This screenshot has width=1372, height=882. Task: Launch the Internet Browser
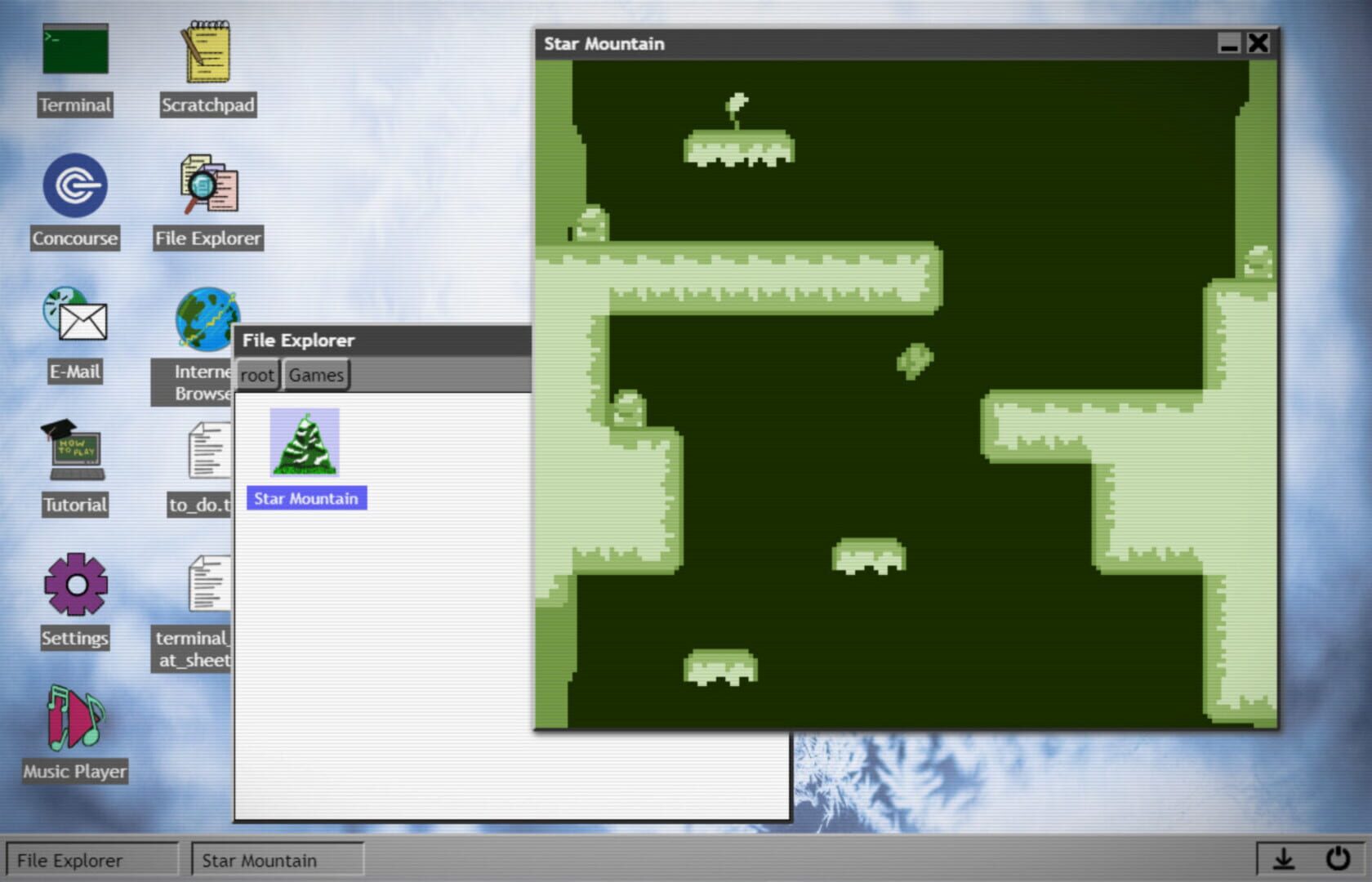click(x=207, y=318)
